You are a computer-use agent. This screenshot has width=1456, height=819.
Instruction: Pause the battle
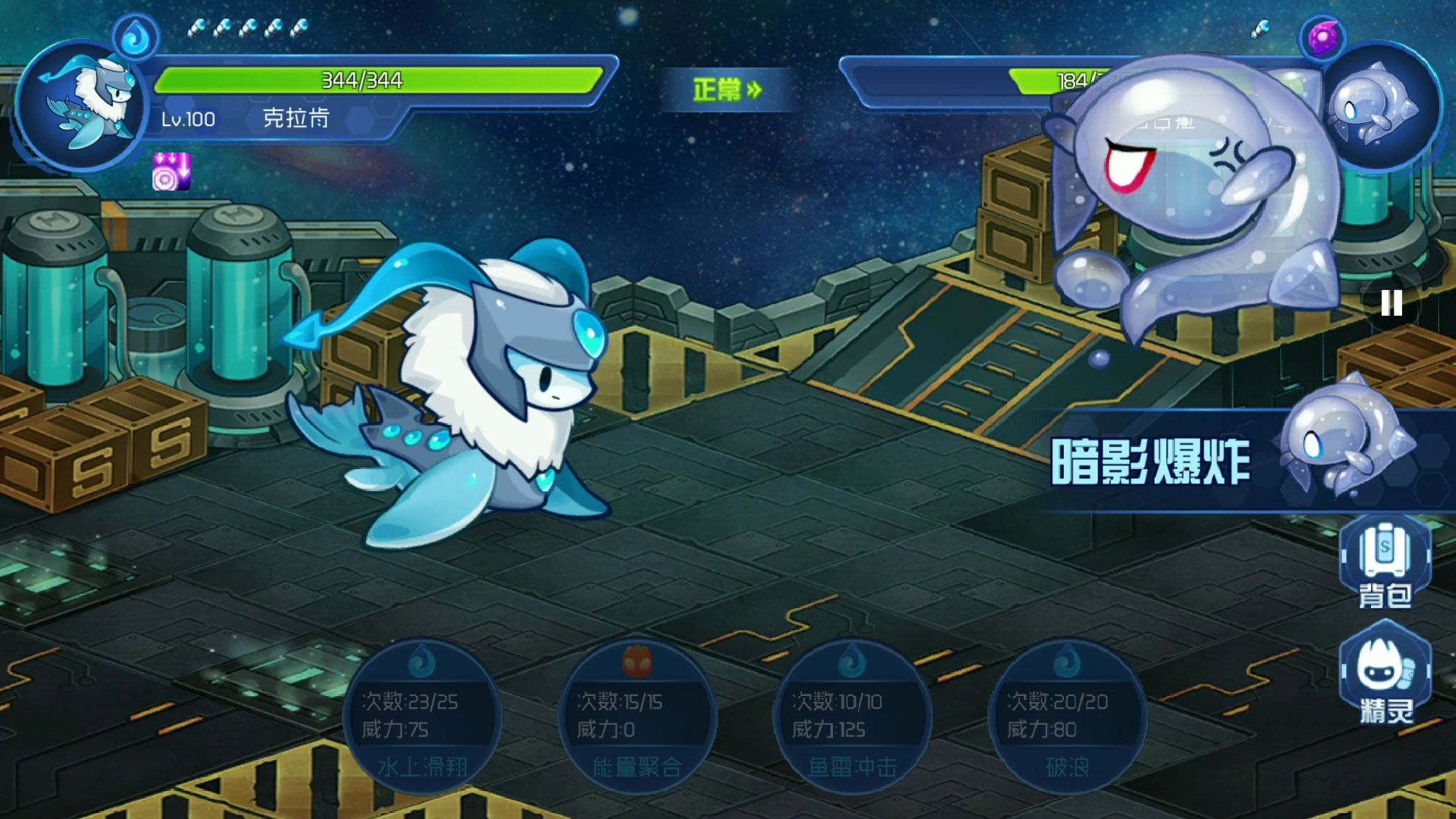click(1391, 304)
